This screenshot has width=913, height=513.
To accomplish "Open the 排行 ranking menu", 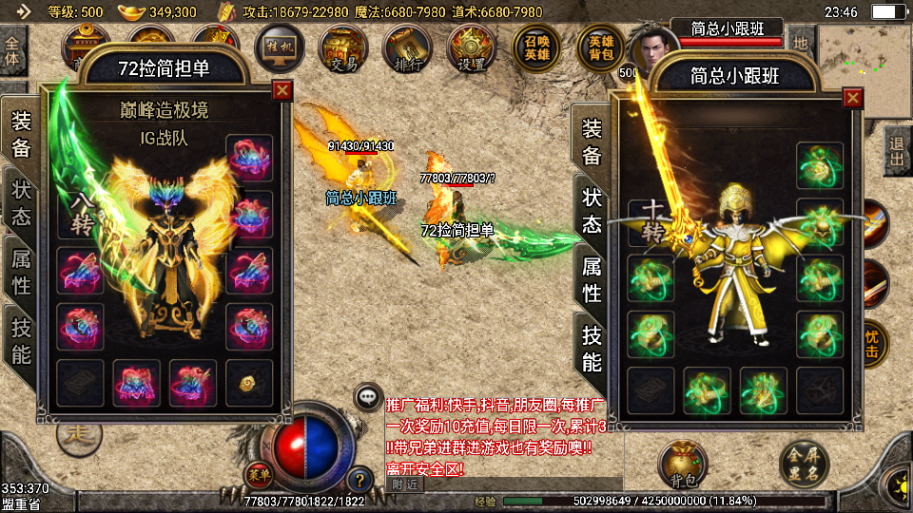I will click(x=406, y=48).
